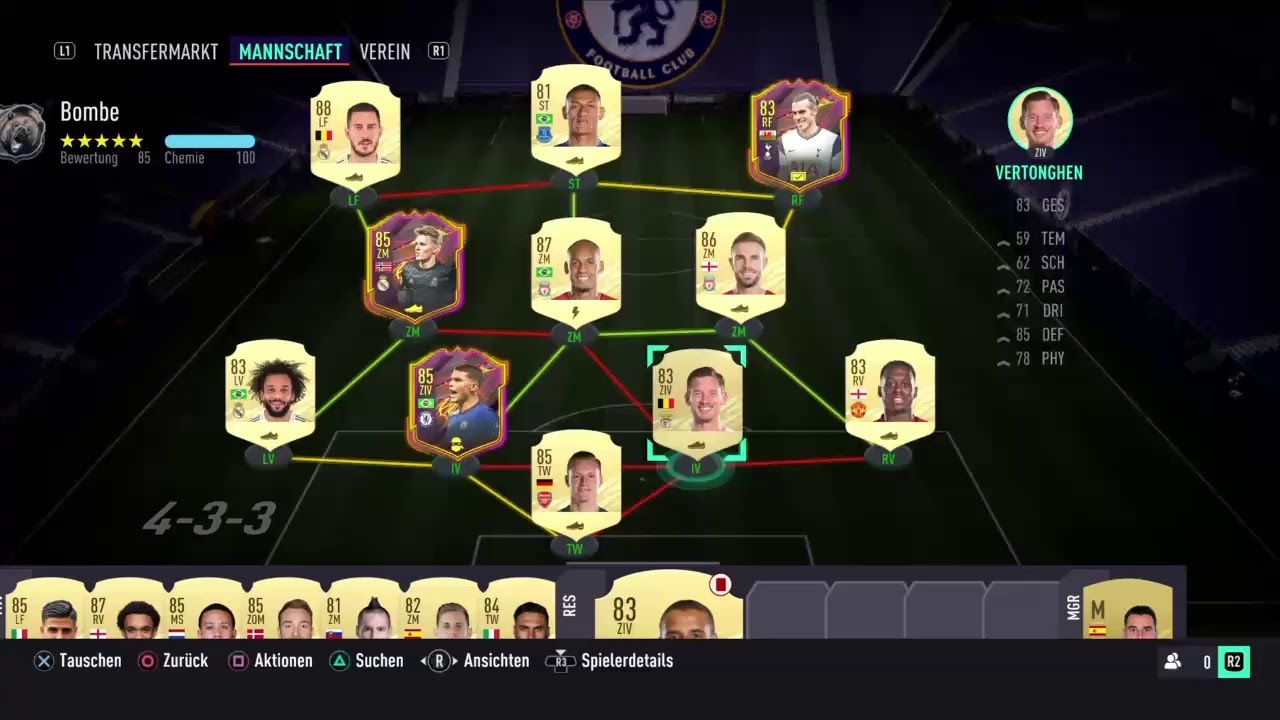Switch to the Transfermarkt tab
The width and height of the screenshot is (1280, 720).
coord(156,51)
